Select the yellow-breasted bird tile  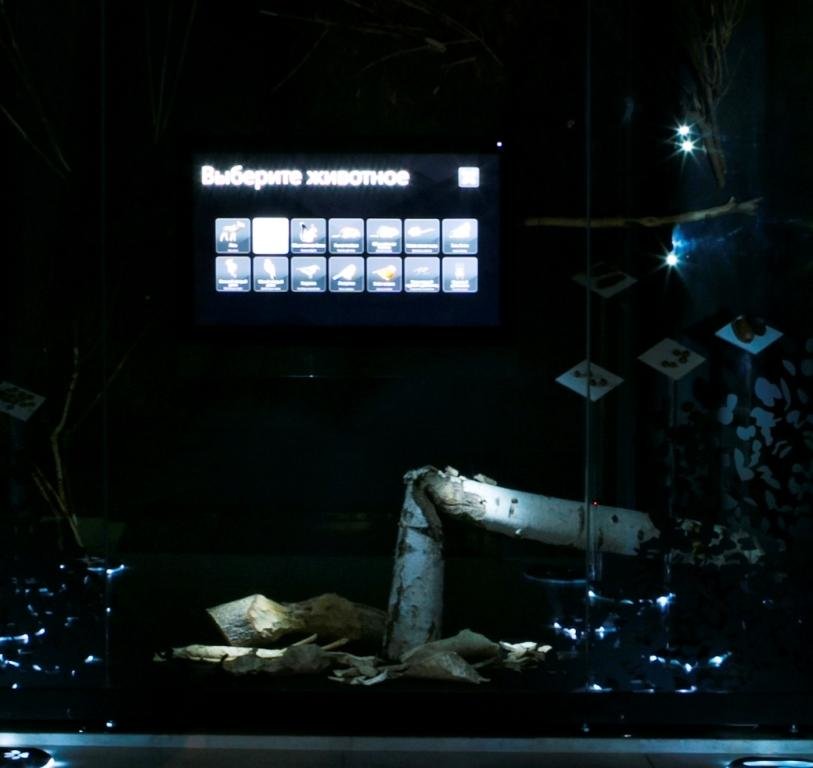[384, 274]
